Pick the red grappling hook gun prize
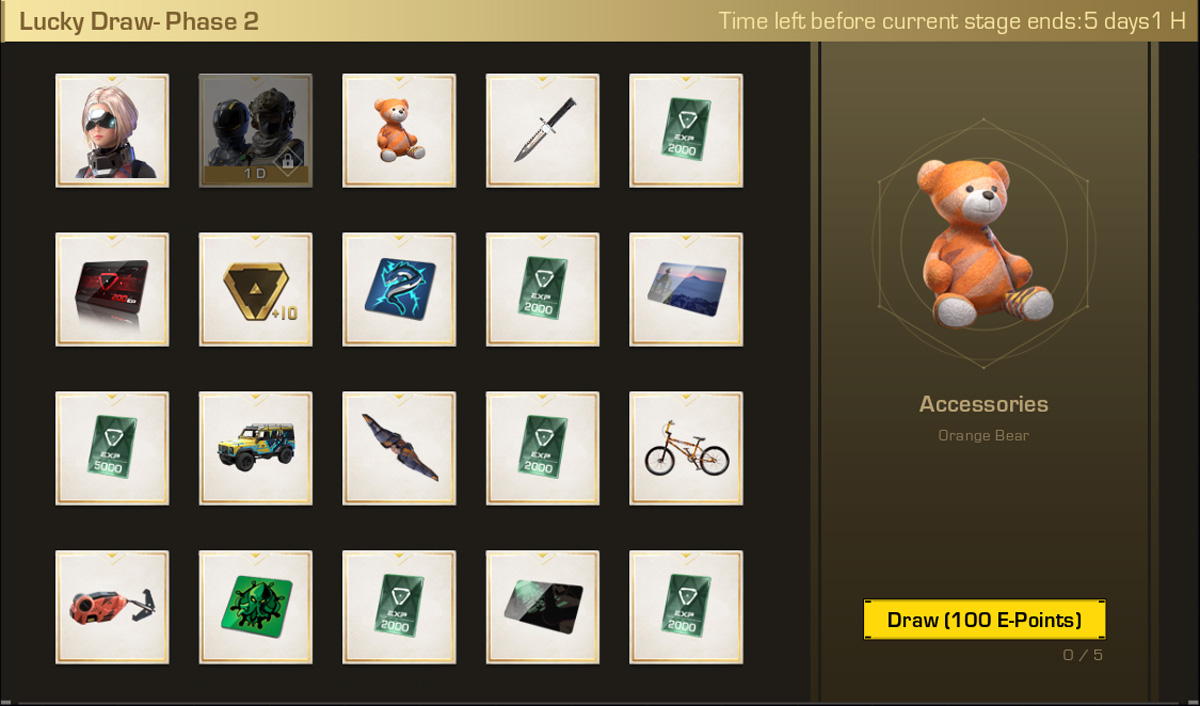Viewport: 1200px width, 706px height. 112,607
